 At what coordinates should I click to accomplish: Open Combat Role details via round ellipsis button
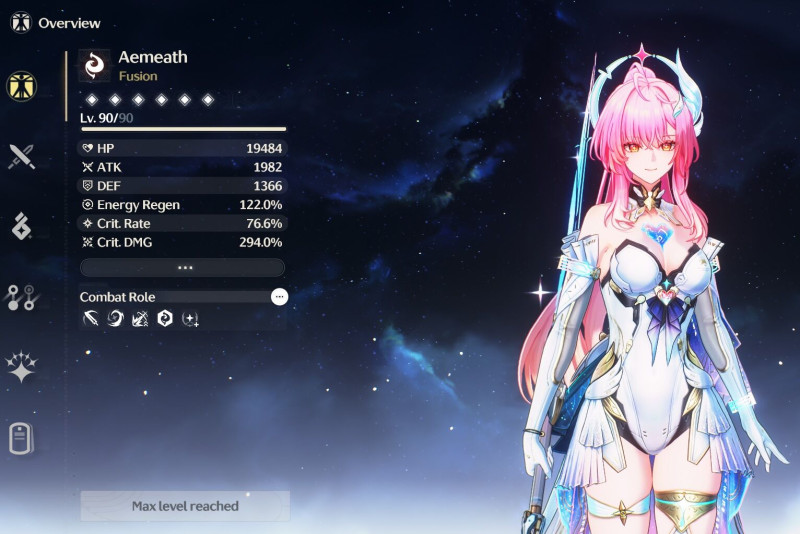tap(279, 297)
